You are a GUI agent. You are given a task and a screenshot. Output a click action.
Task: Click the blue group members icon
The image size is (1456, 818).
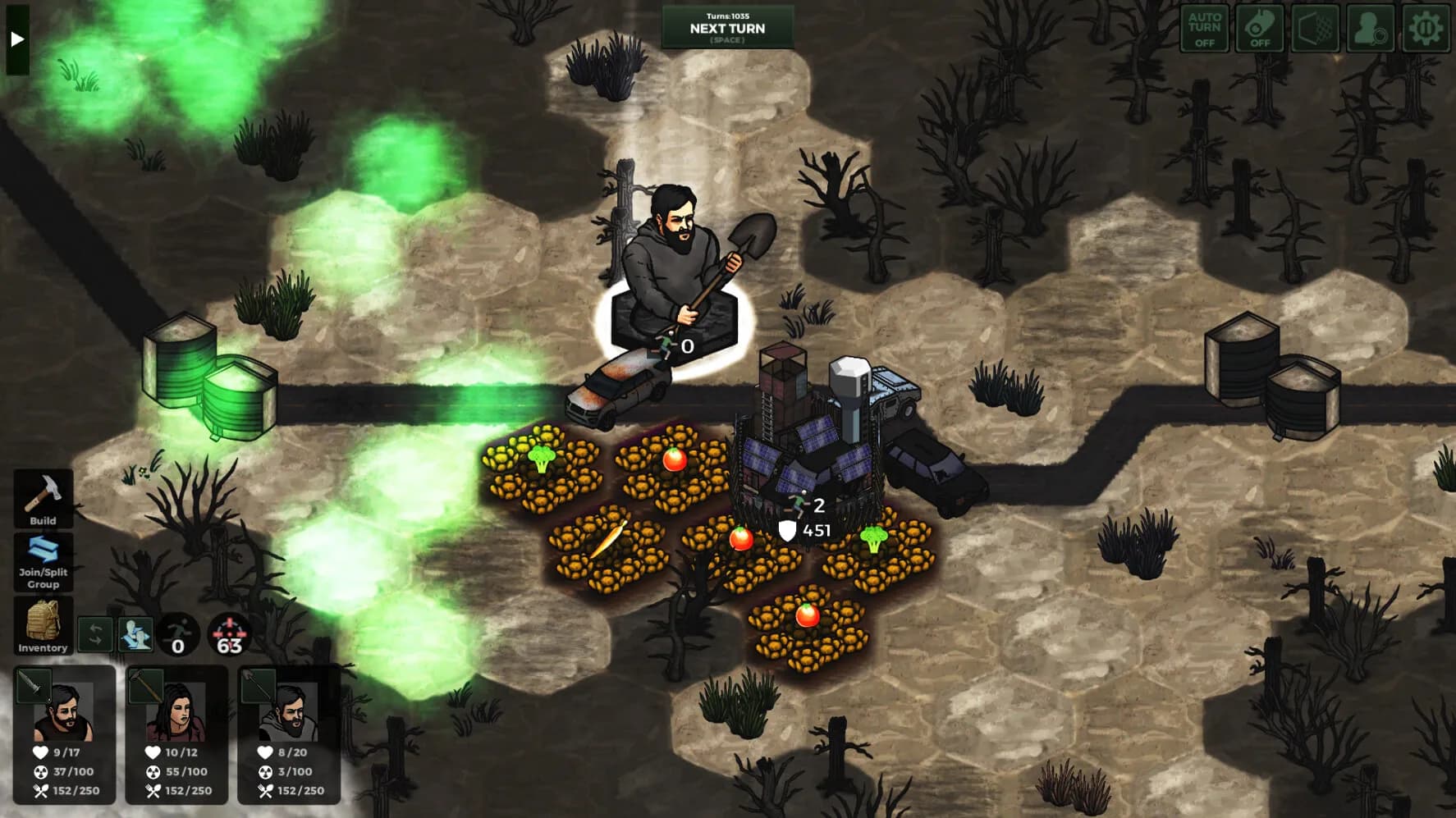click(x=135, y=634)
